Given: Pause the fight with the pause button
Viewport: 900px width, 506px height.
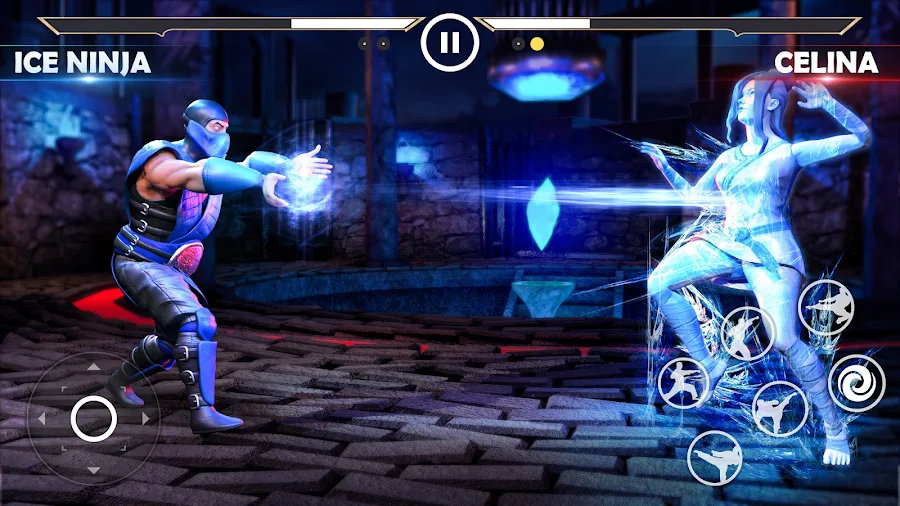Looking at the screenshot, I should pos(450,42).
